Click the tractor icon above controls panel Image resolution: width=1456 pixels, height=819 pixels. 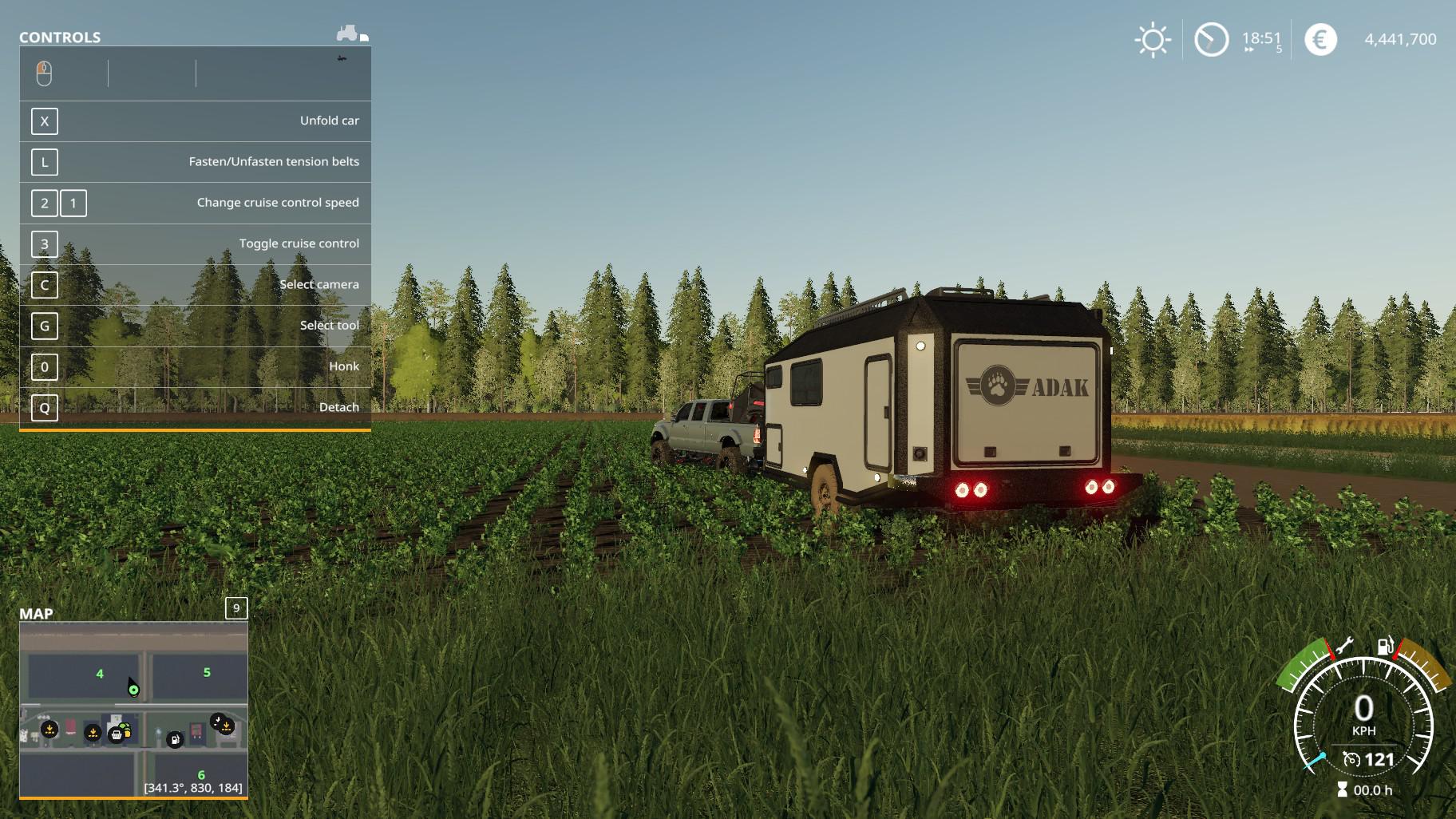(348, 34)
